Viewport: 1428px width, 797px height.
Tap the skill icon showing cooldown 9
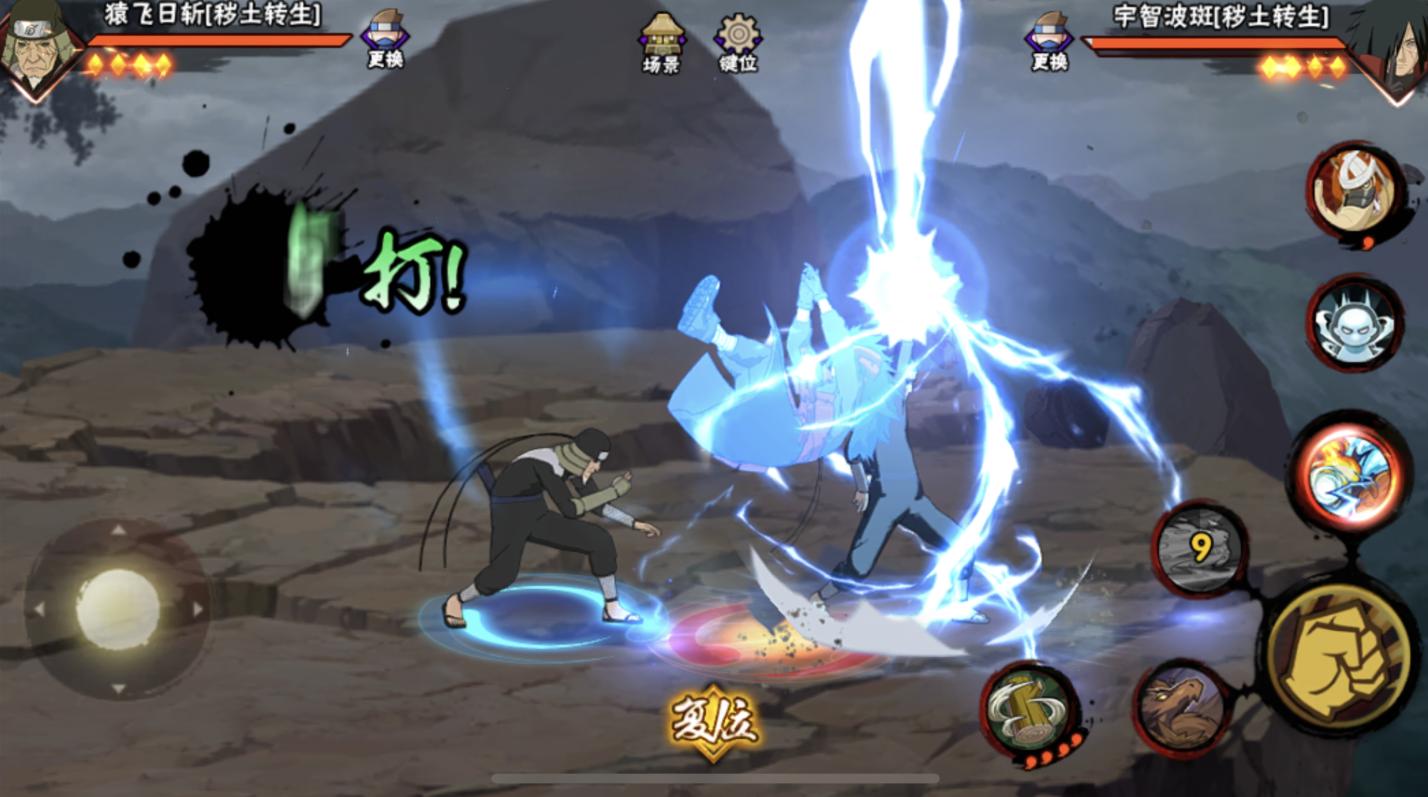(x=1200, y=549)
